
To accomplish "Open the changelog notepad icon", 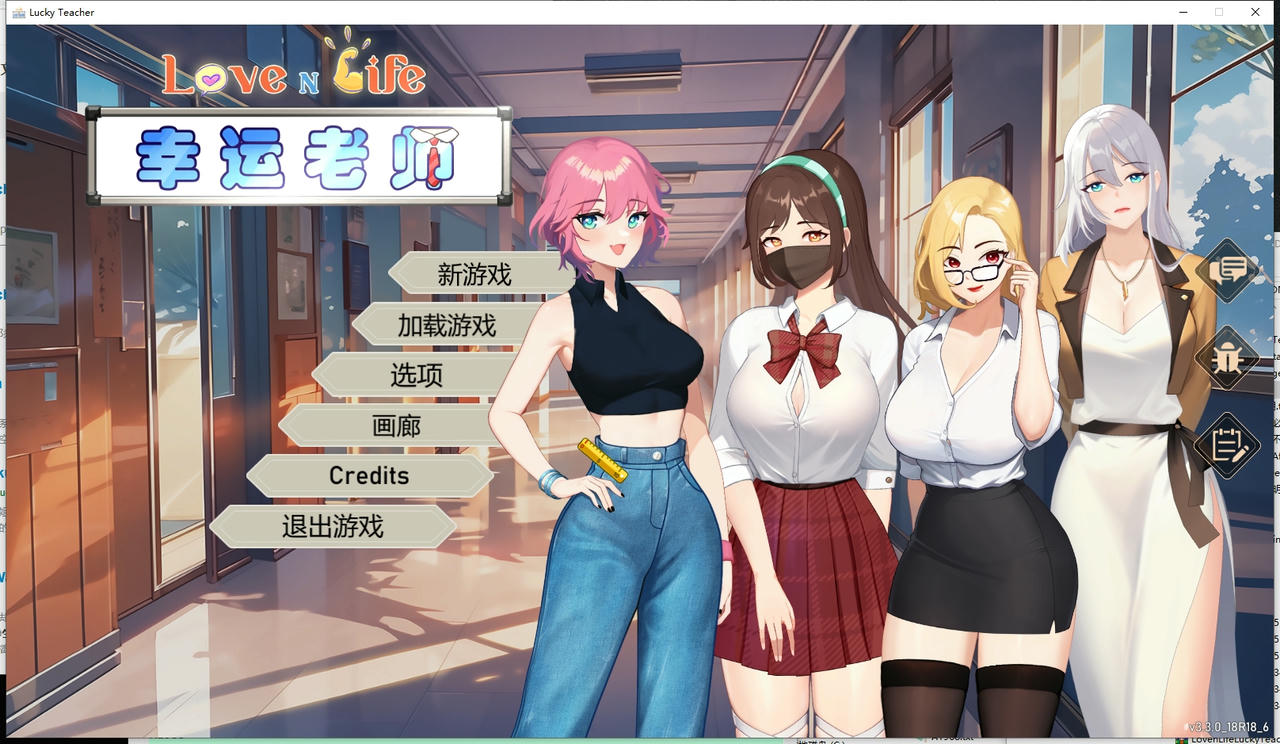I will (1228, 448).
